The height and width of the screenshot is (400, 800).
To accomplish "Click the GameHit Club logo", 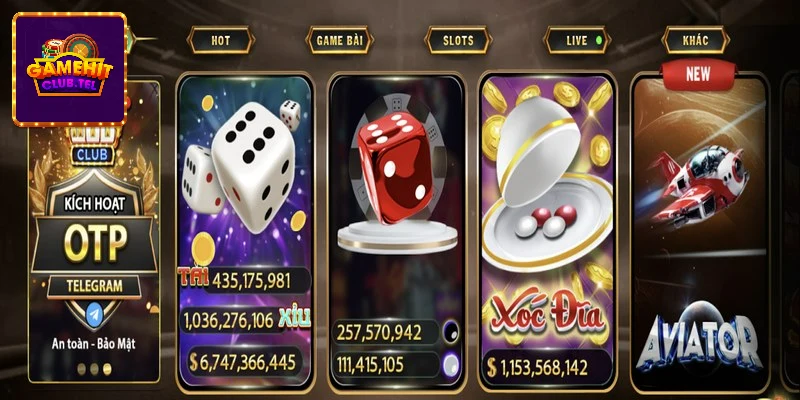I will 69,68.
